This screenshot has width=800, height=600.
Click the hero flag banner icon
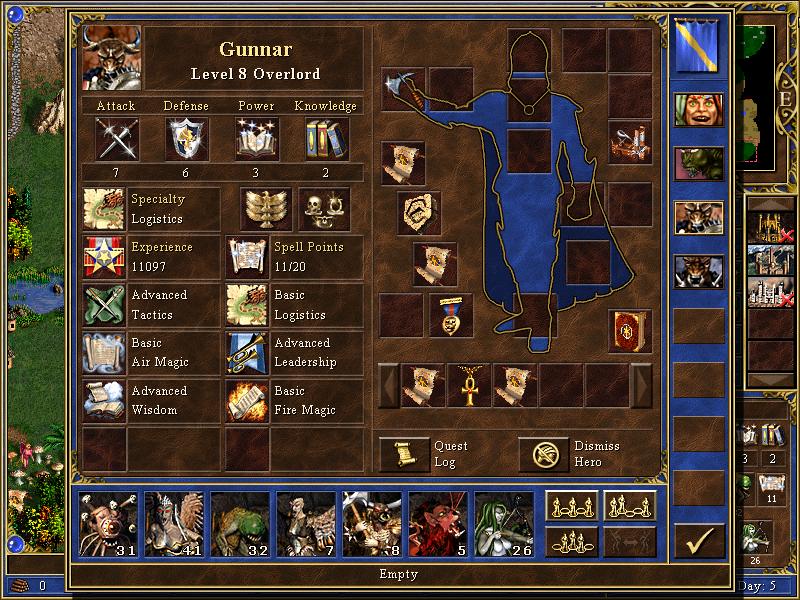tap(697, 47)
